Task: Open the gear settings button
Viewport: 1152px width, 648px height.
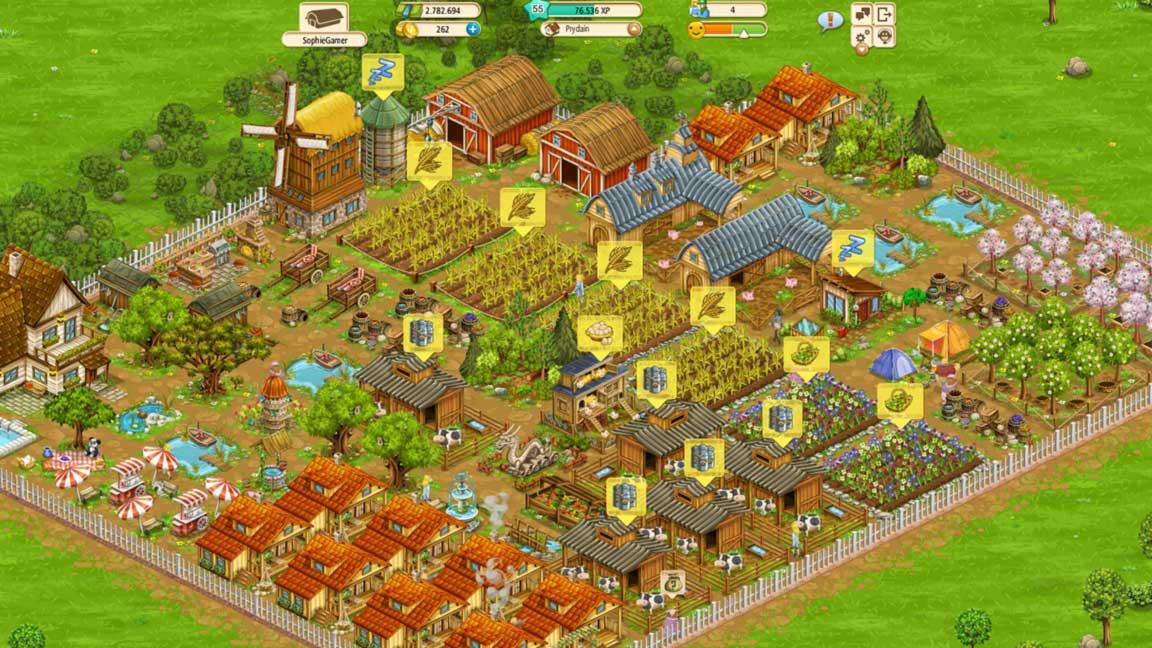Action: (x=861, y=37)
